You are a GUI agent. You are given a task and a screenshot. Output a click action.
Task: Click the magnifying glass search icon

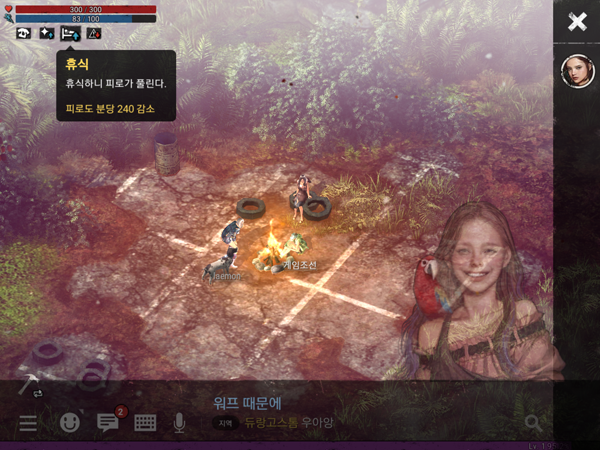(x=533, y=423)
